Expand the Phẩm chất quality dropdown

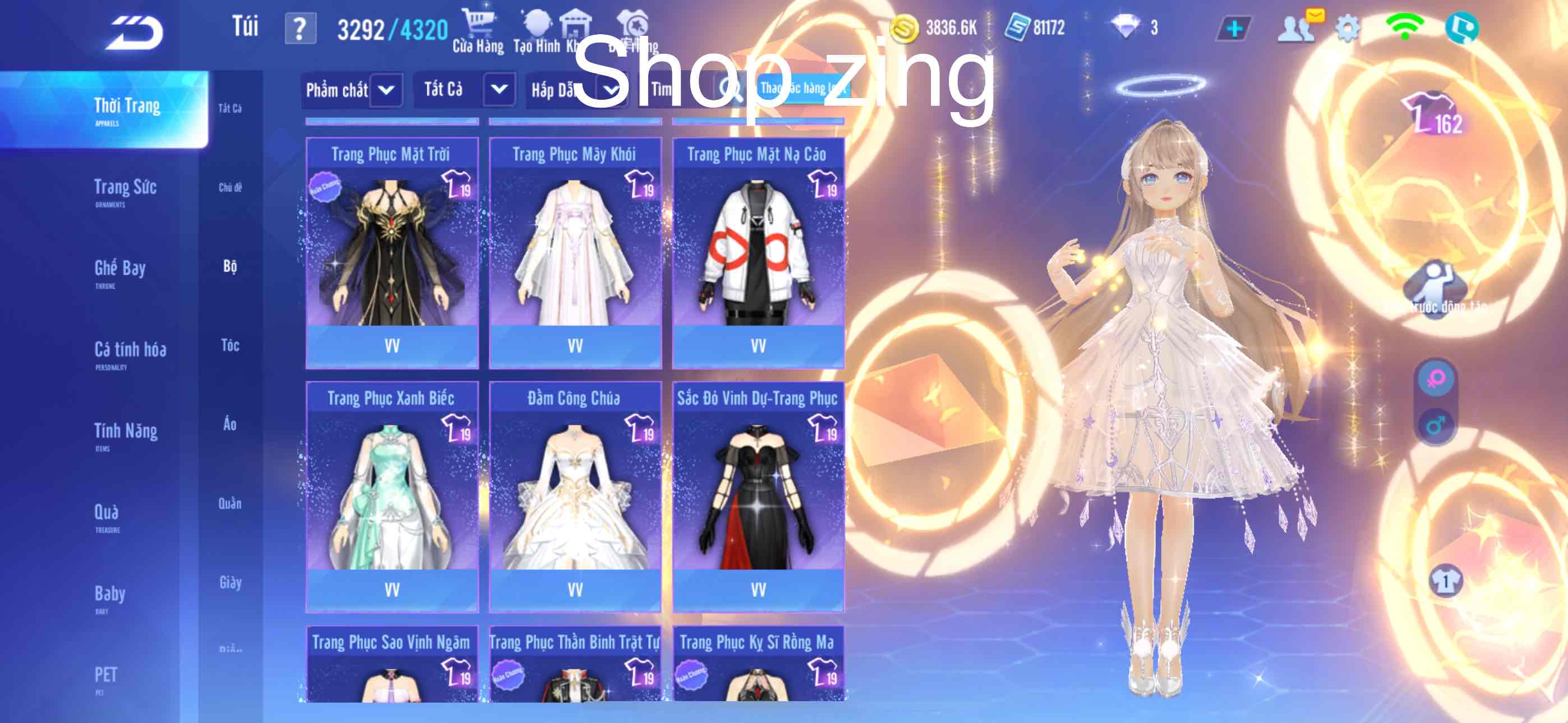click(x=386, y=90)
